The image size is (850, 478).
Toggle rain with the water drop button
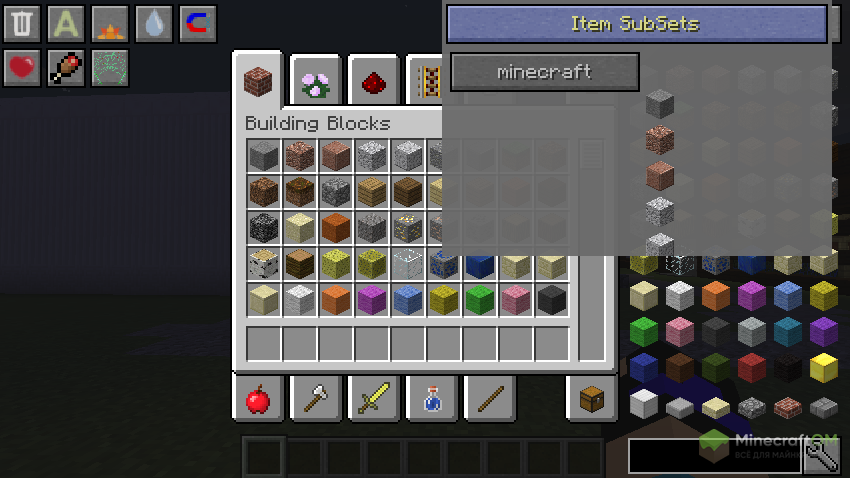pyautogui.click(x=154, y=23)
